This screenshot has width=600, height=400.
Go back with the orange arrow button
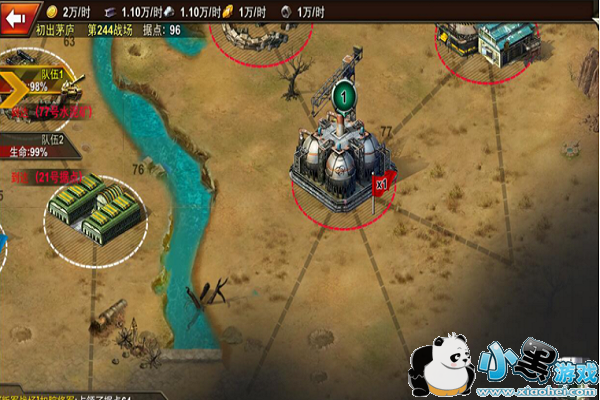(x=16, y=14)
